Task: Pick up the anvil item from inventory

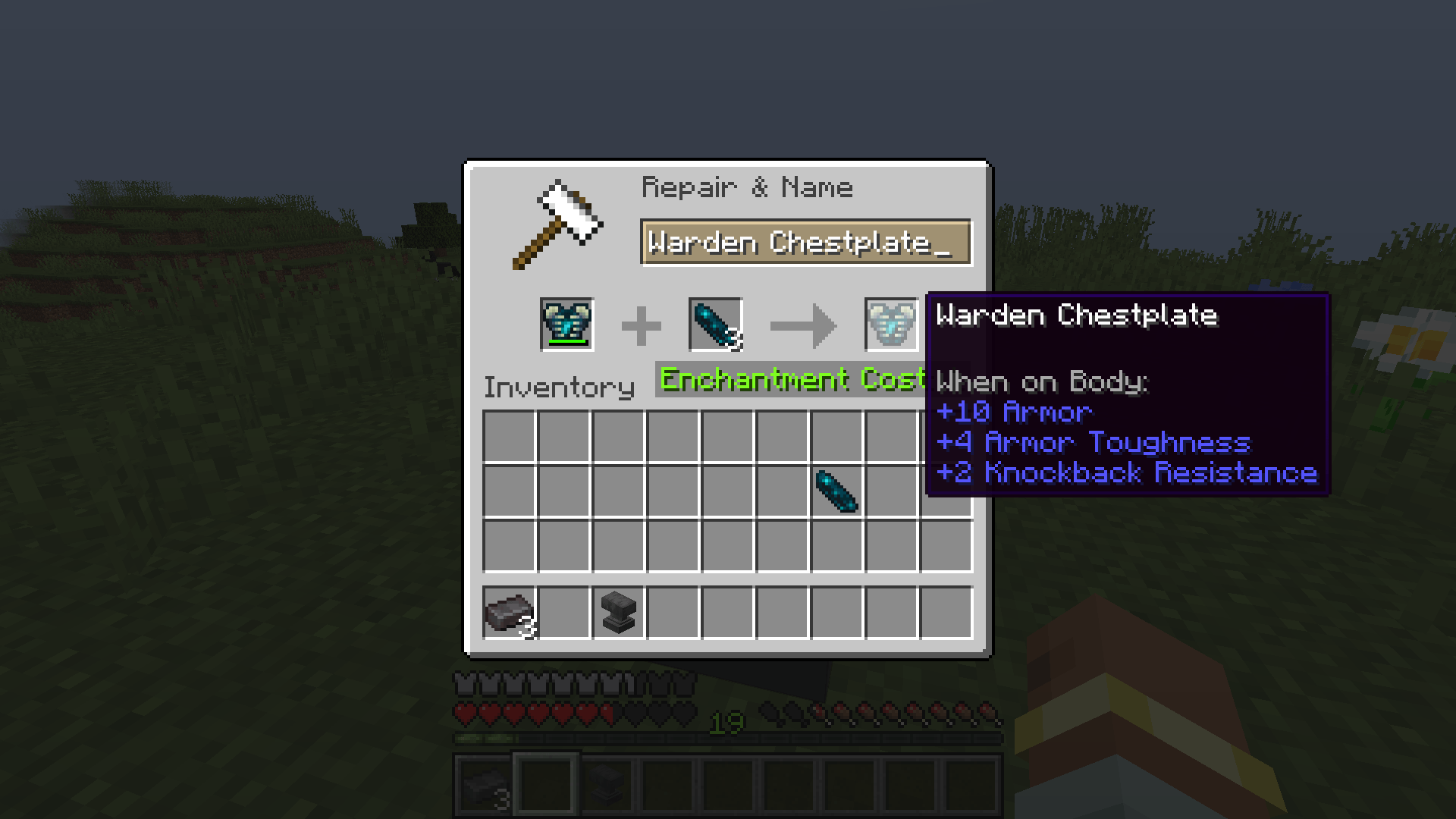Action: [x=617, y=613]
